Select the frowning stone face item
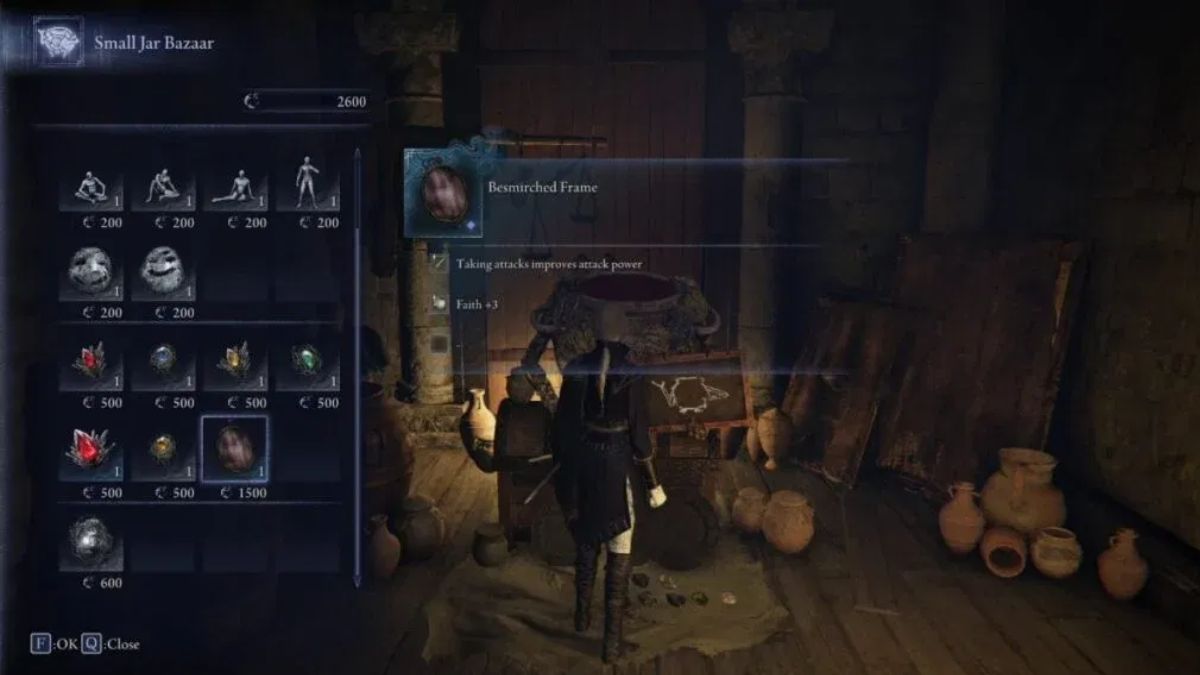The width and height of the screenshot is (1200, 675). [x=91, y=272]
